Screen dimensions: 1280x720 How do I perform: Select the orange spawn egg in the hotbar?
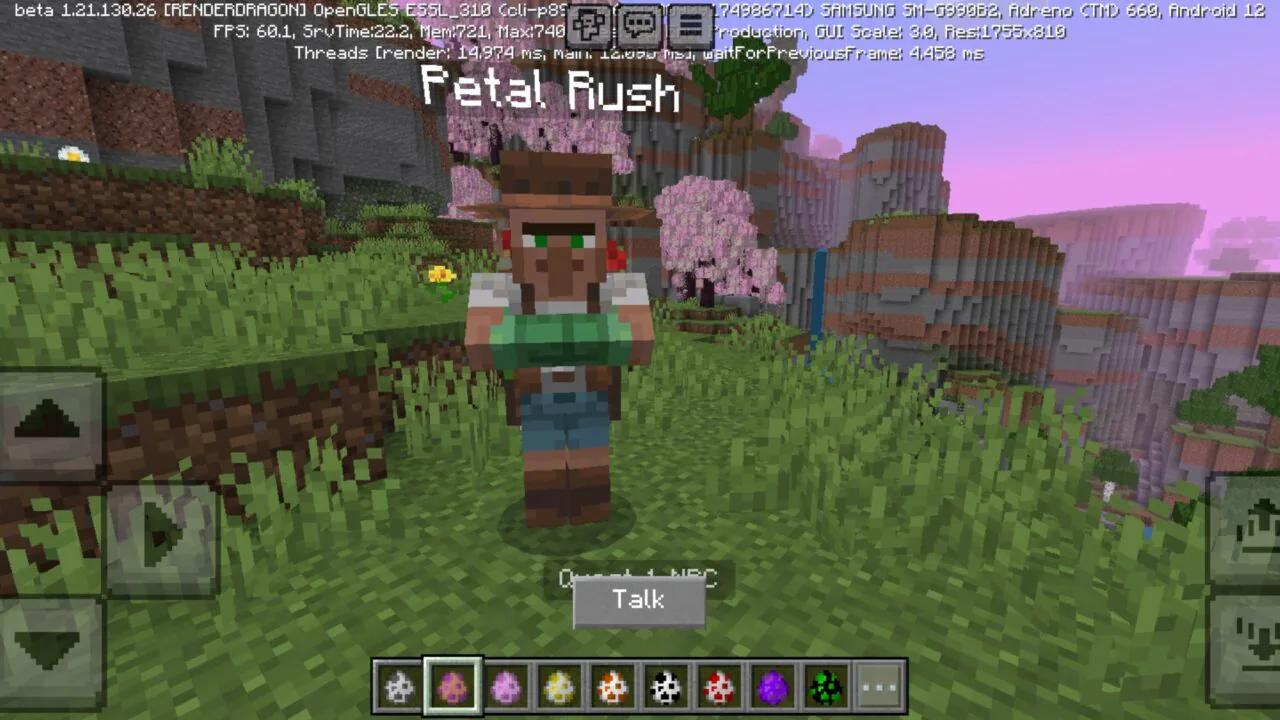pos(612,685)
